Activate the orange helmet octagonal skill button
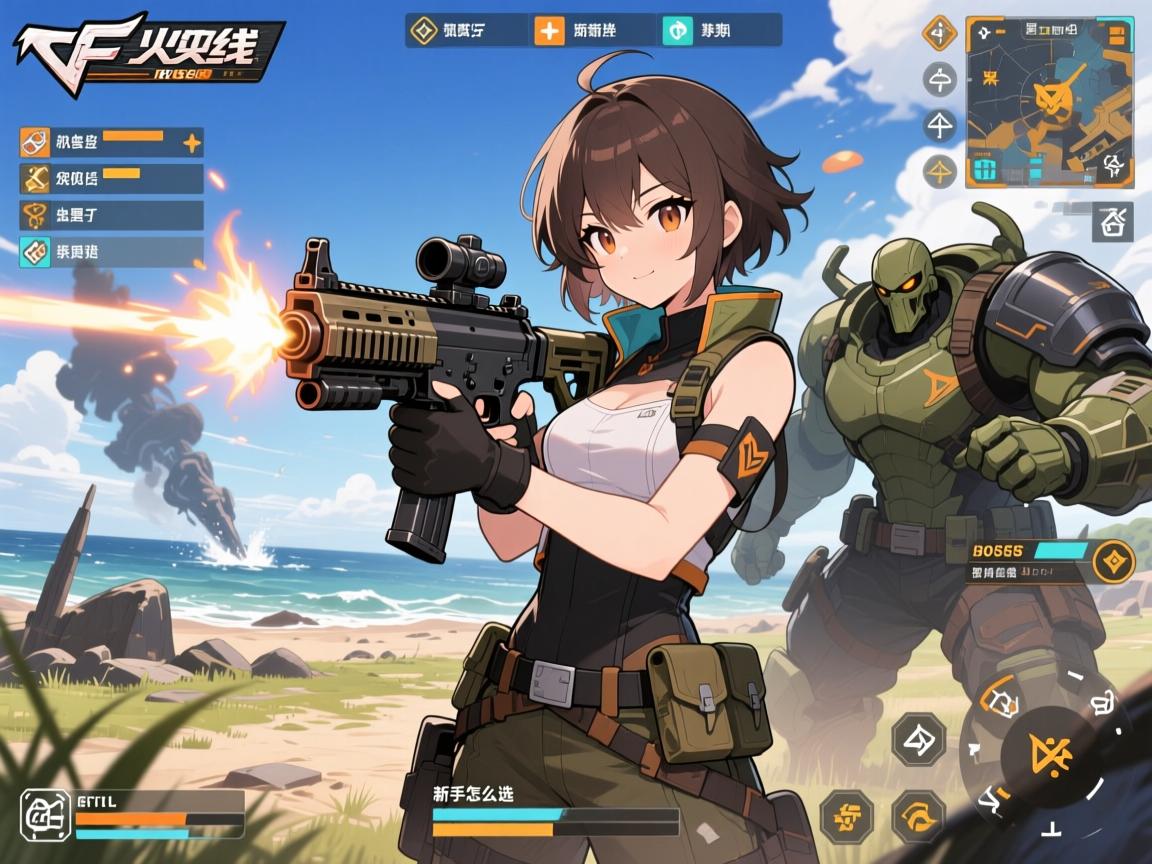Image resolution: width=1152 pixels, height=864 pixels. [x=918, y=815]
